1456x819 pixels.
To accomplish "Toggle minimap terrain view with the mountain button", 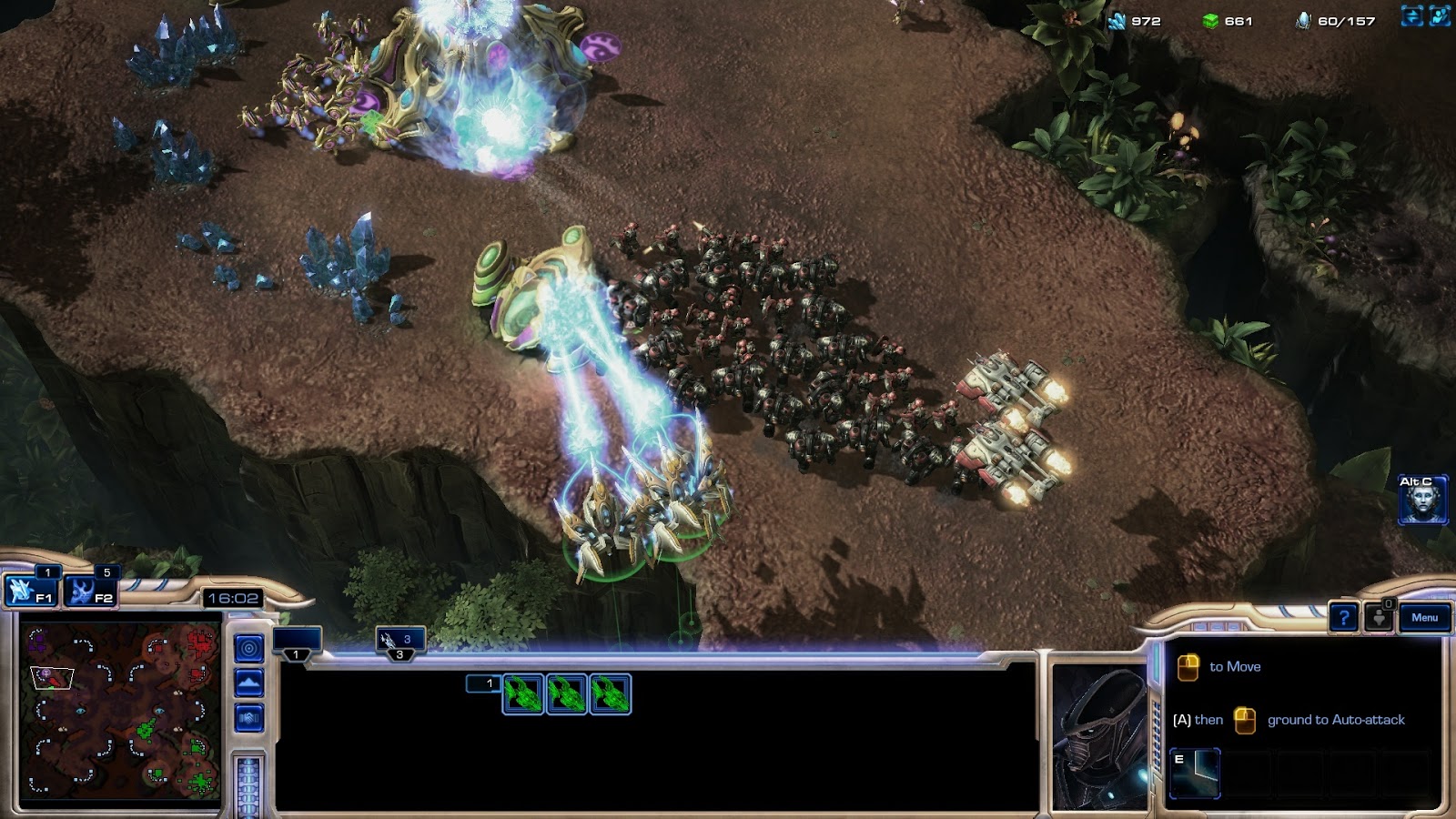I will coord(249,680).
